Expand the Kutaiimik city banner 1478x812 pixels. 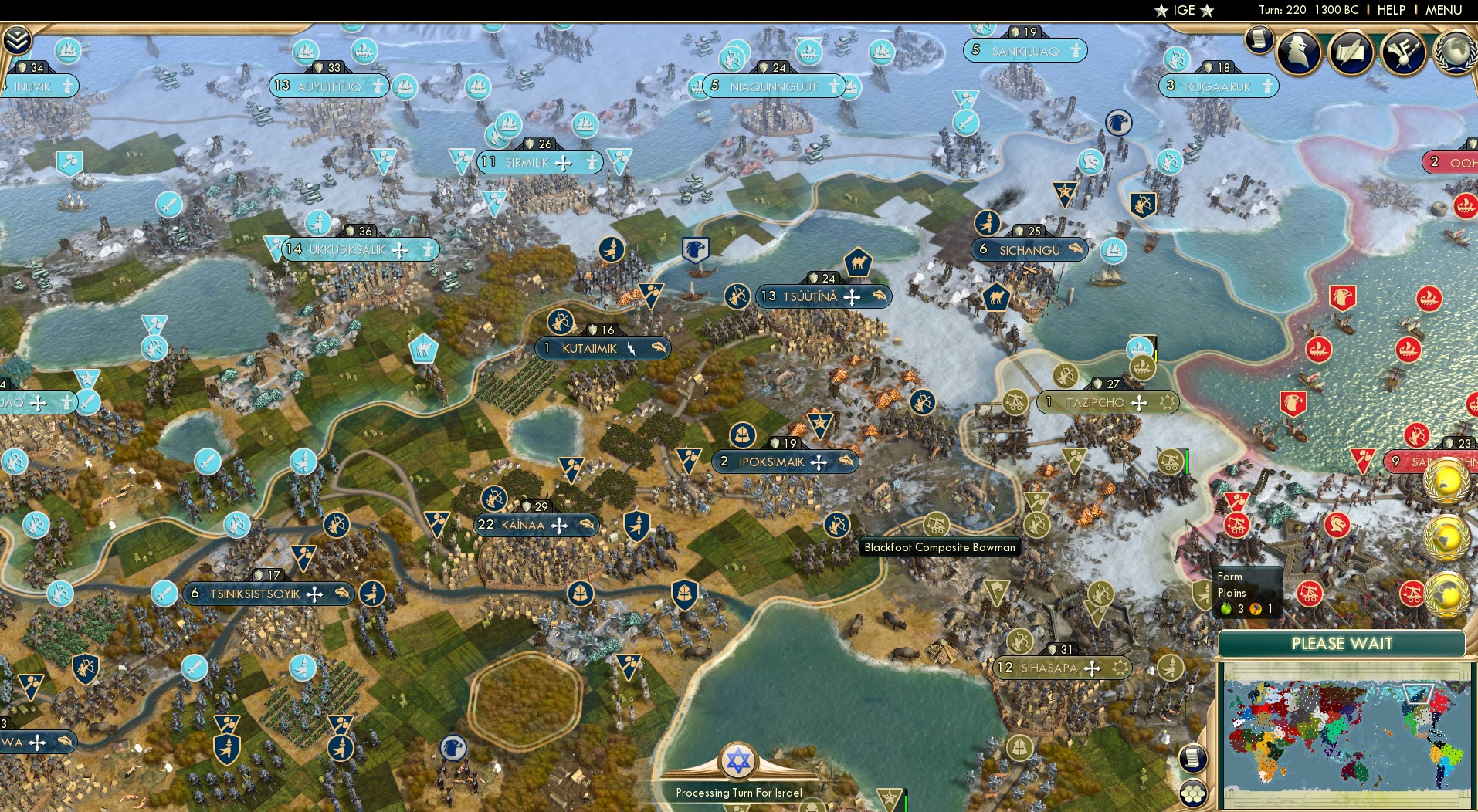tap(602, 347)
